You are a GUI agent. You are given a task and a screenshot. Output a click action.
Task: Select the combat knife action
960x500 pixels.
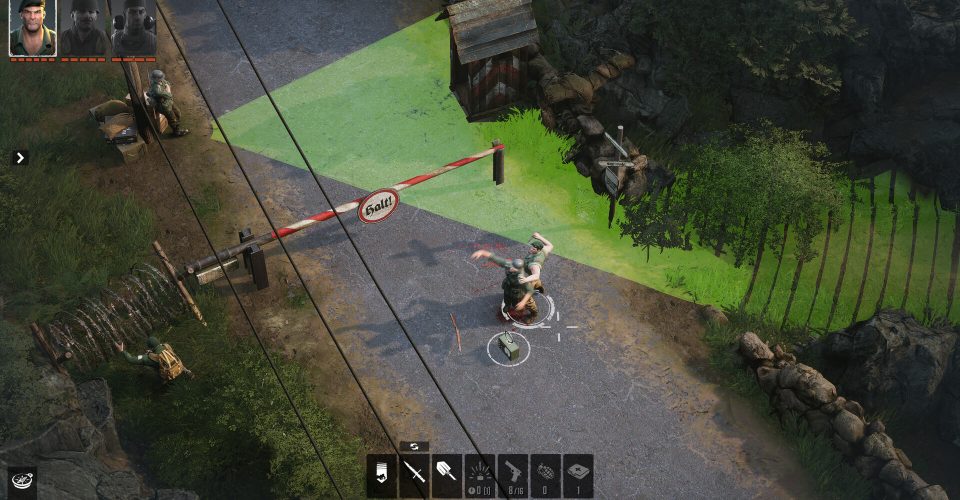coord(414,475)
